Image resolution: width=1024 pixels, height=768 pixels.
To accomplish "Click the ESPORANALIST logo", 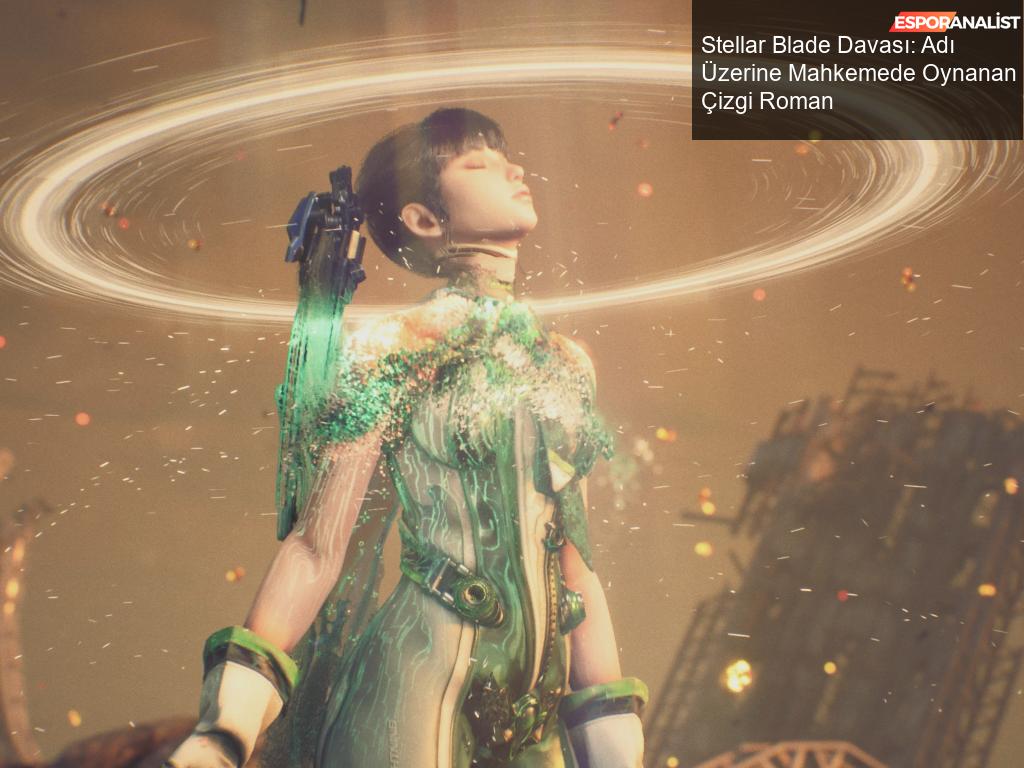I will [x=954, y=22].
